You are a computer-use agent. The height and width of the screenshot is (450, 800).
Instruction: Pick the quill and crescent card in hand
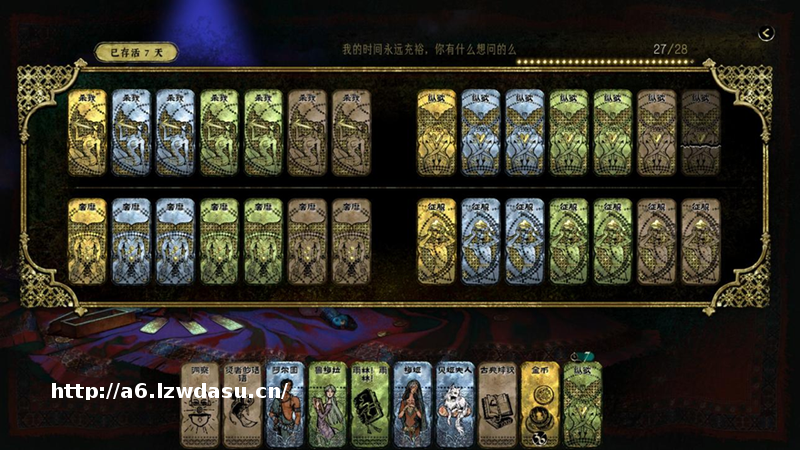pyautogui.click(x=241, y=404)
